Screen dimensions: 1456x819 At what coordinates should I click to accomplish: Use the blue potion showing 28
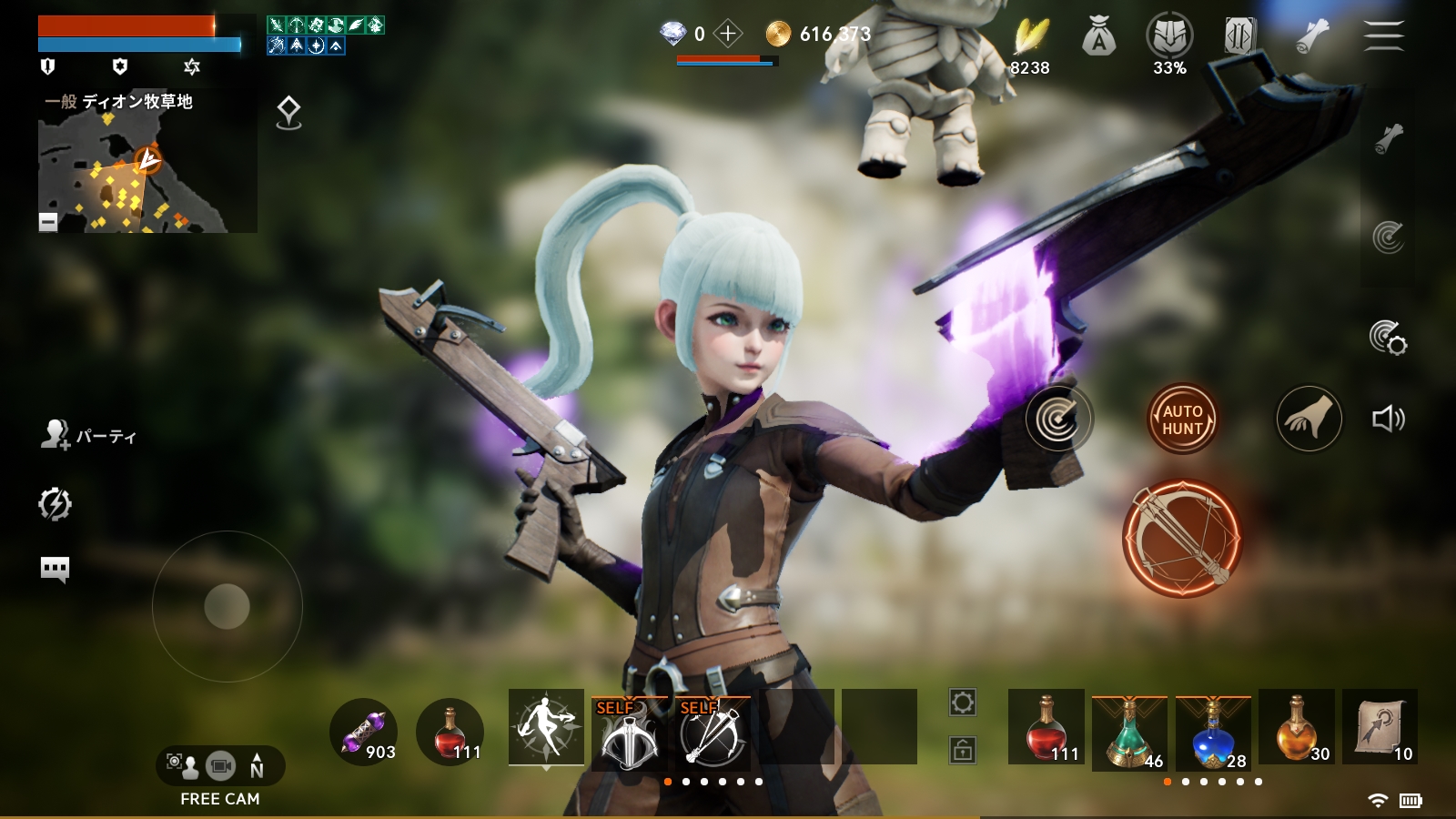[1213, 731]
